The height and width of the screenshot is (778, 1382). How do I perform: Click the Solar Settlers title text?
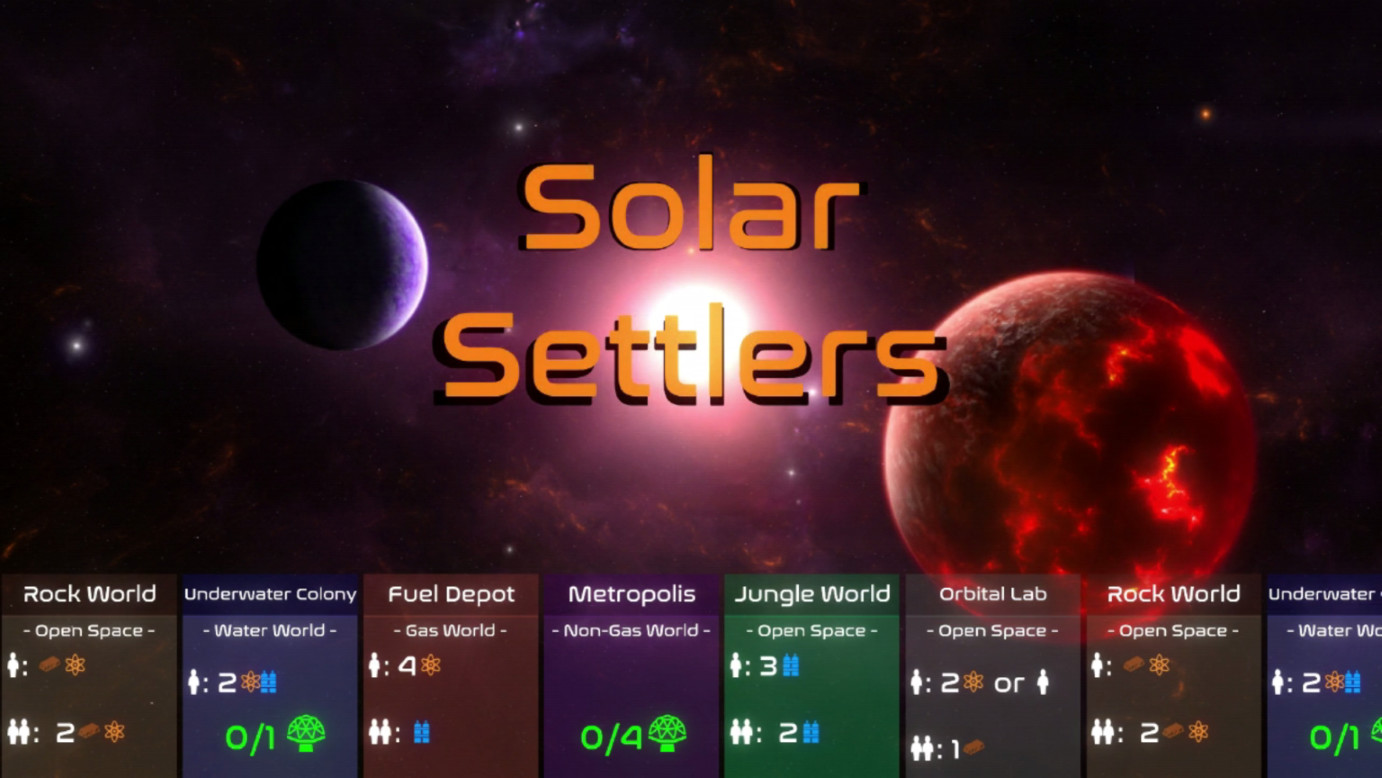tap(690, 280)
